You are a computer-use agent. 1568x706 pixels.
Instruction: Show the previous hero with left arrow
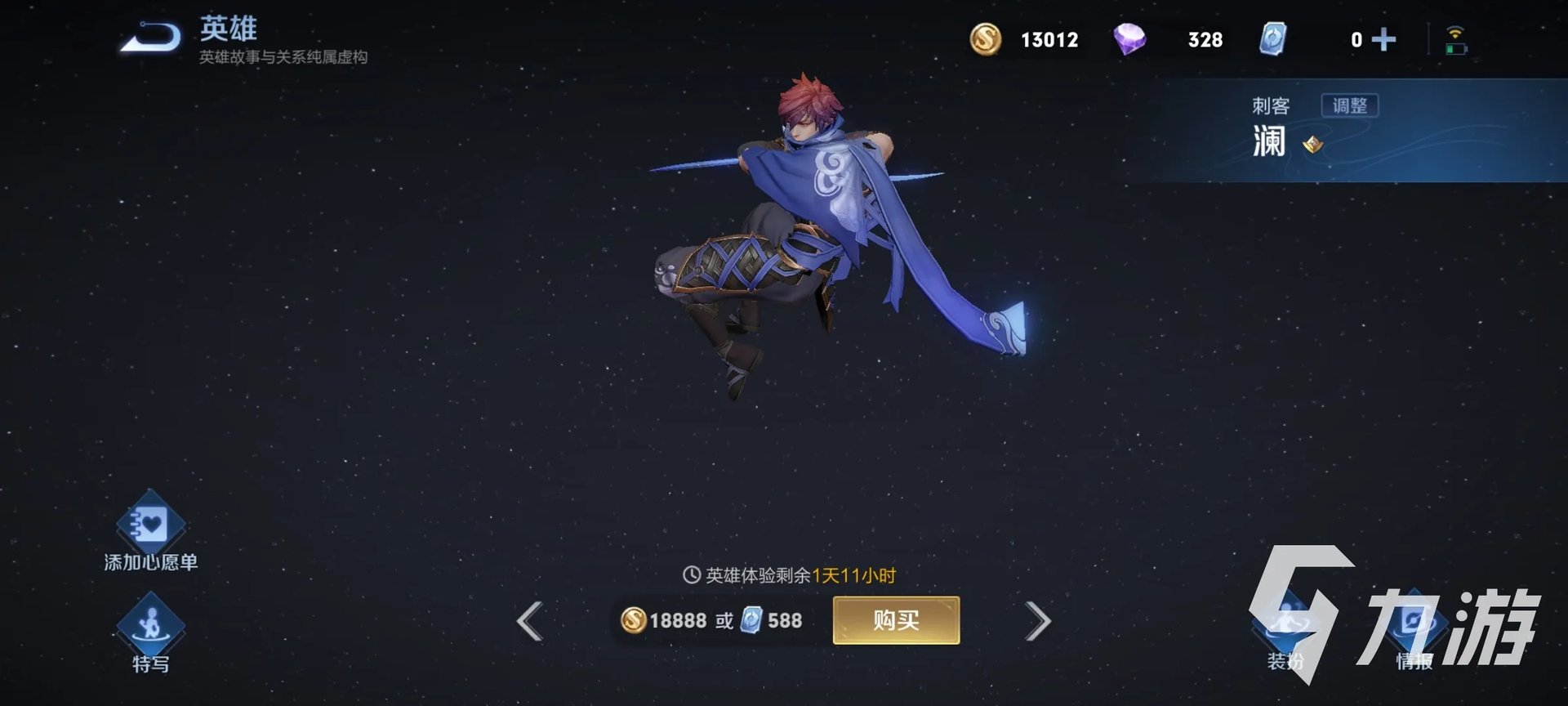click(x=531, y=621)
